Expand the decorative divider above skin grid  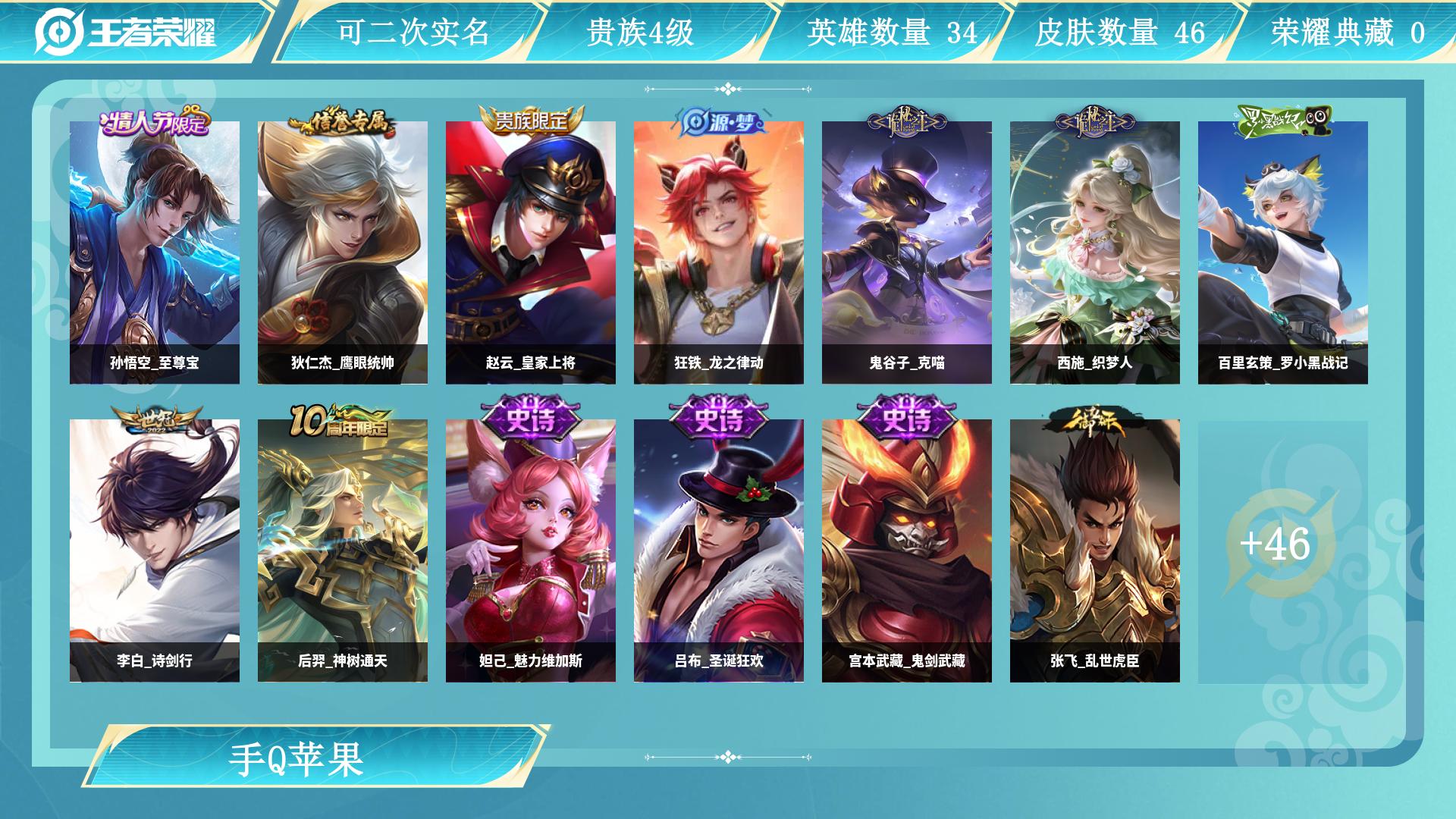click(728, 89)
